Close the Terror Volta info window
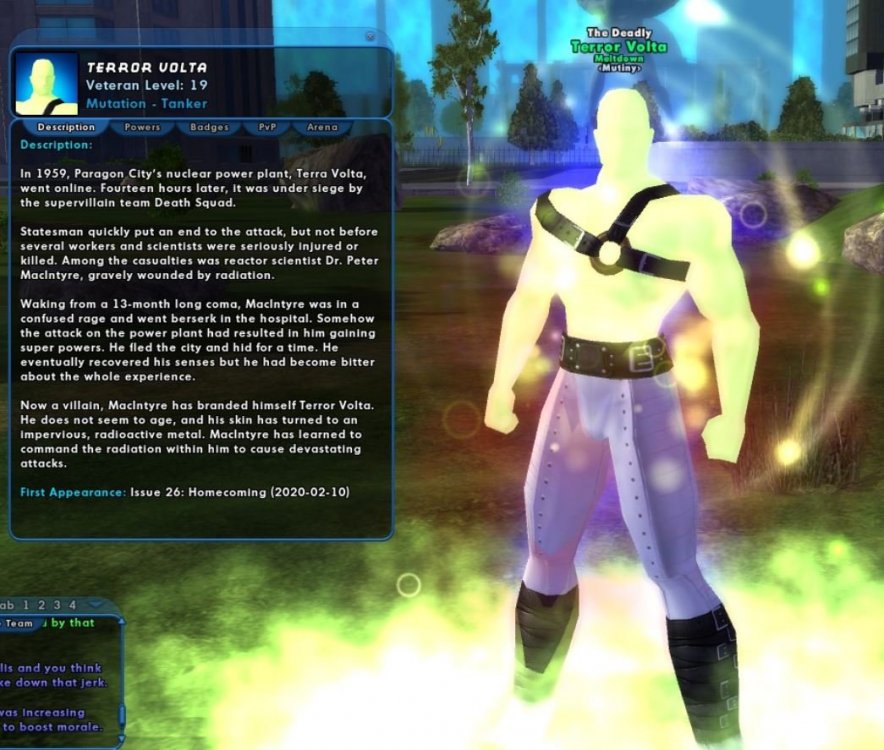 pyautogui.click(x=370, y=36)
